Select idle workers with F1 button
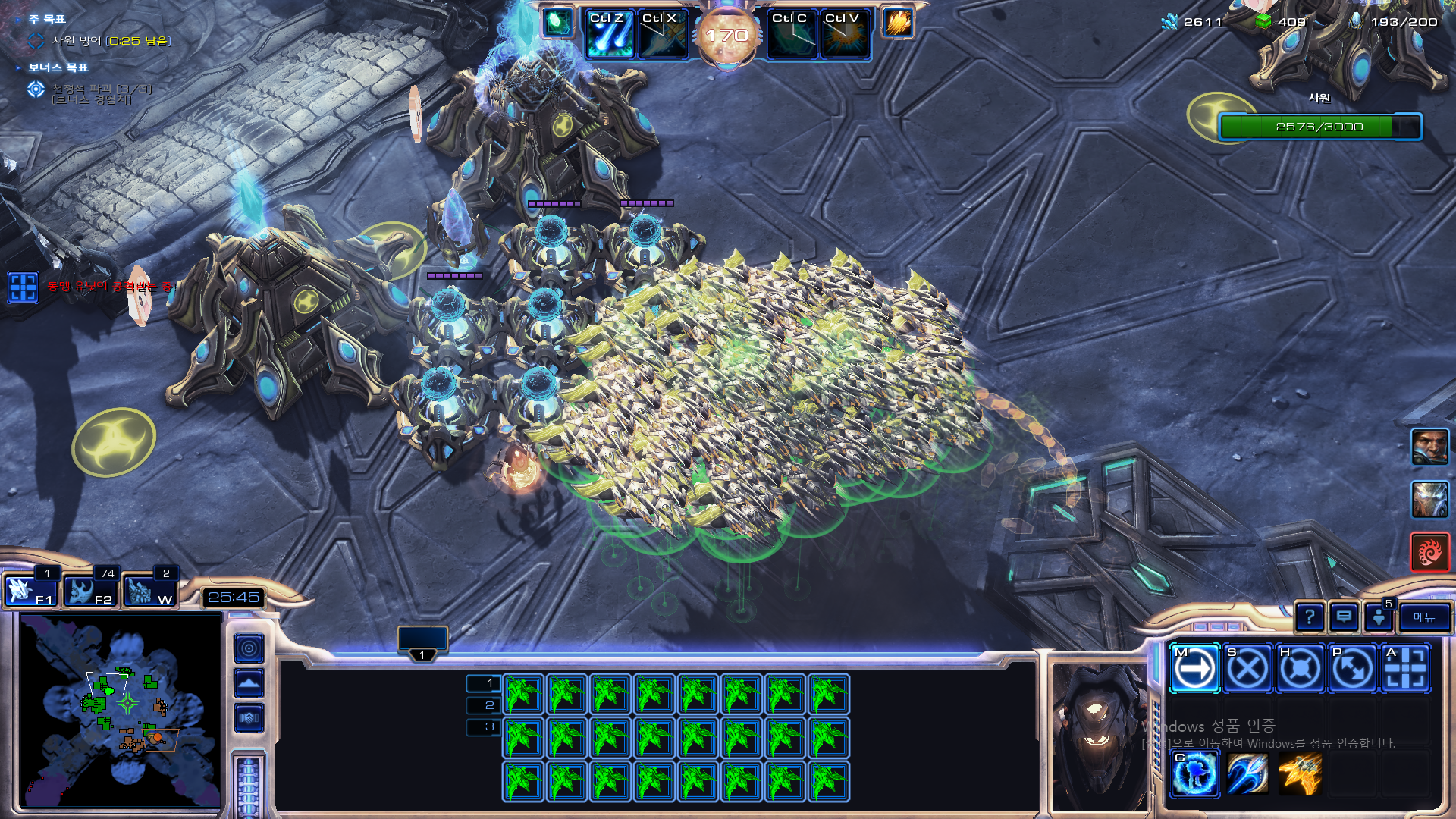 [30, 591]
